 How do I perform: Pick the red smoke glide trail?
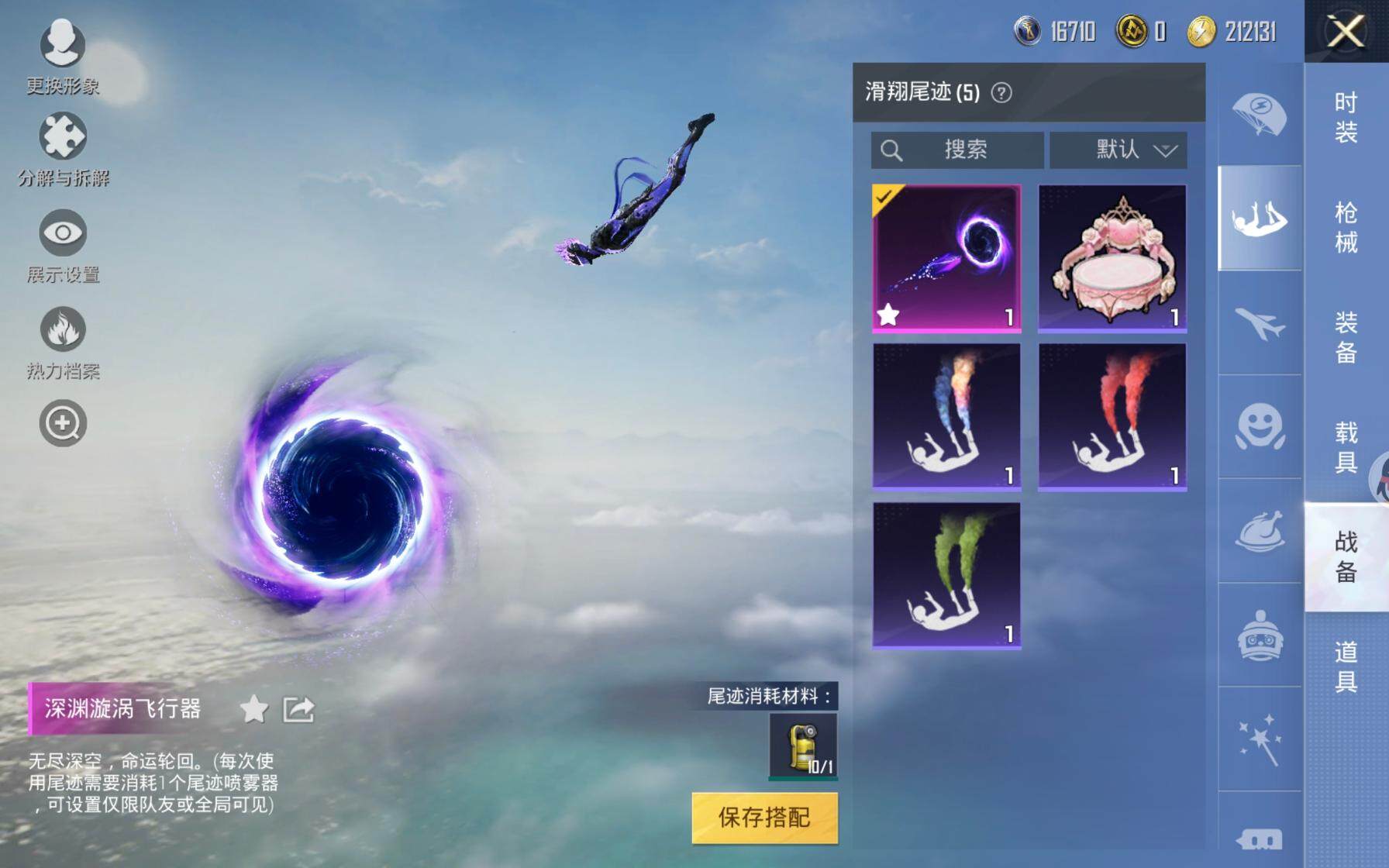[1112, 416]
